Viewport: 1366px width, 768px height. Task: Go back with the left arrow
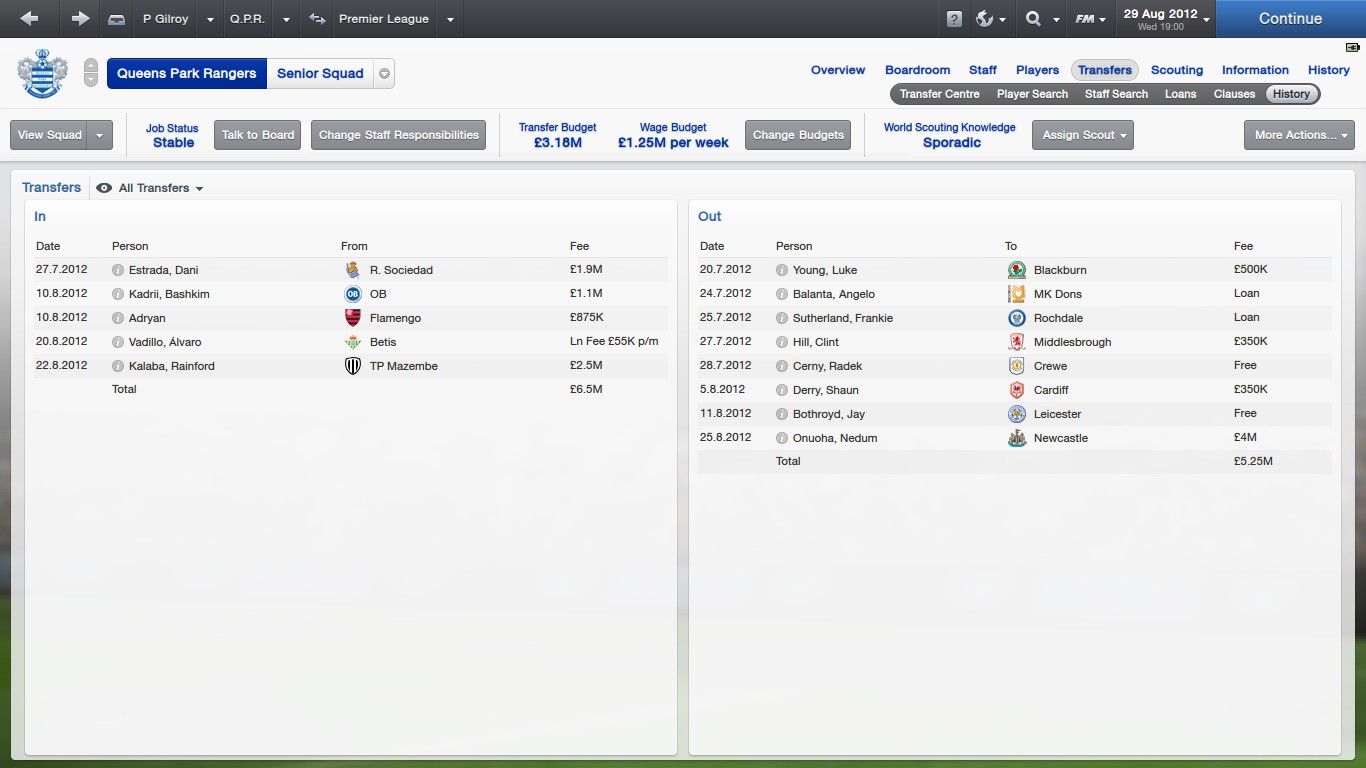click(x=29, y=18)
